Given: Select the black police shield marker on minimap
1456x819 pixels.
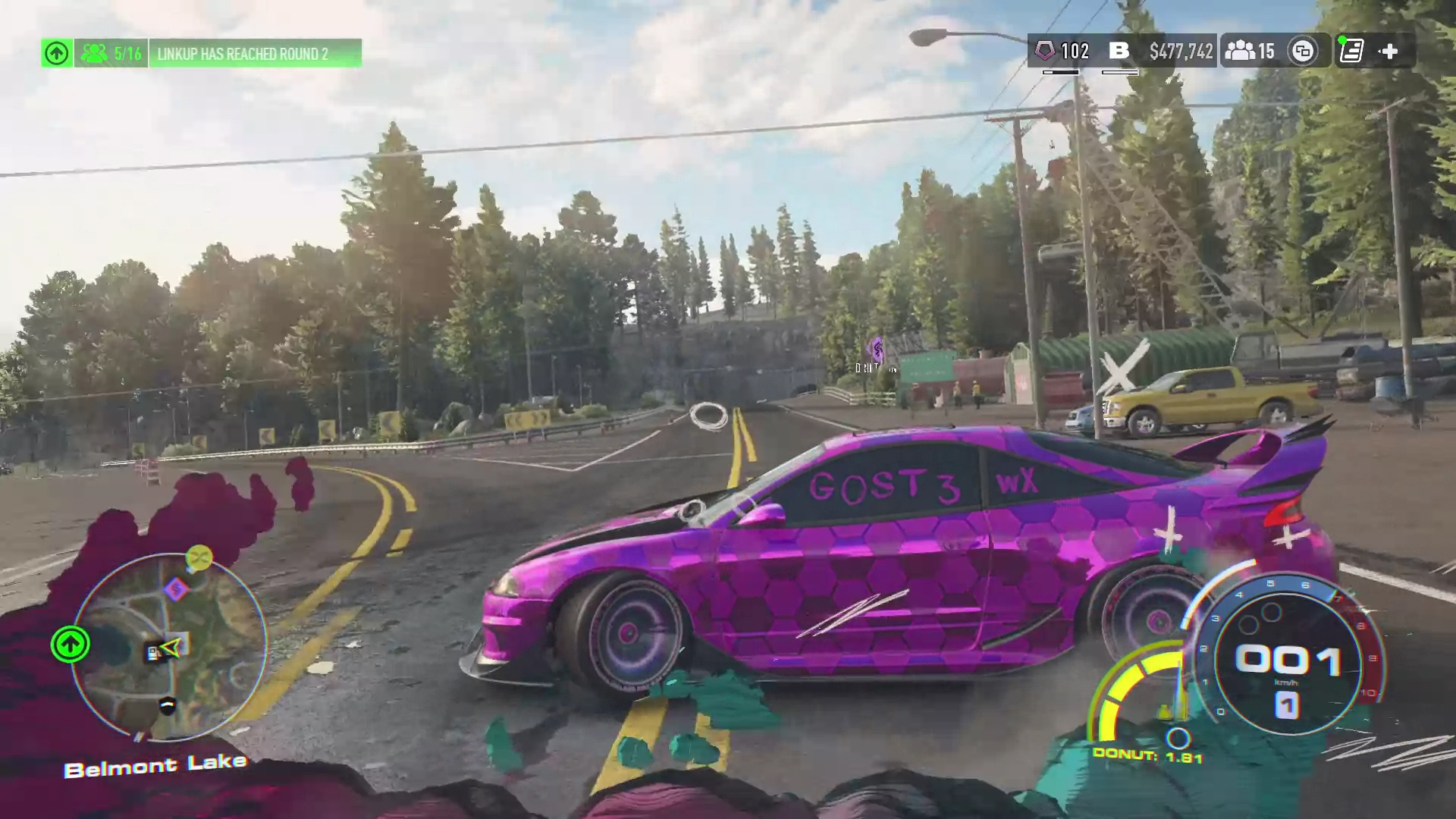Looking at the screenshot, I should click(168, 705).
